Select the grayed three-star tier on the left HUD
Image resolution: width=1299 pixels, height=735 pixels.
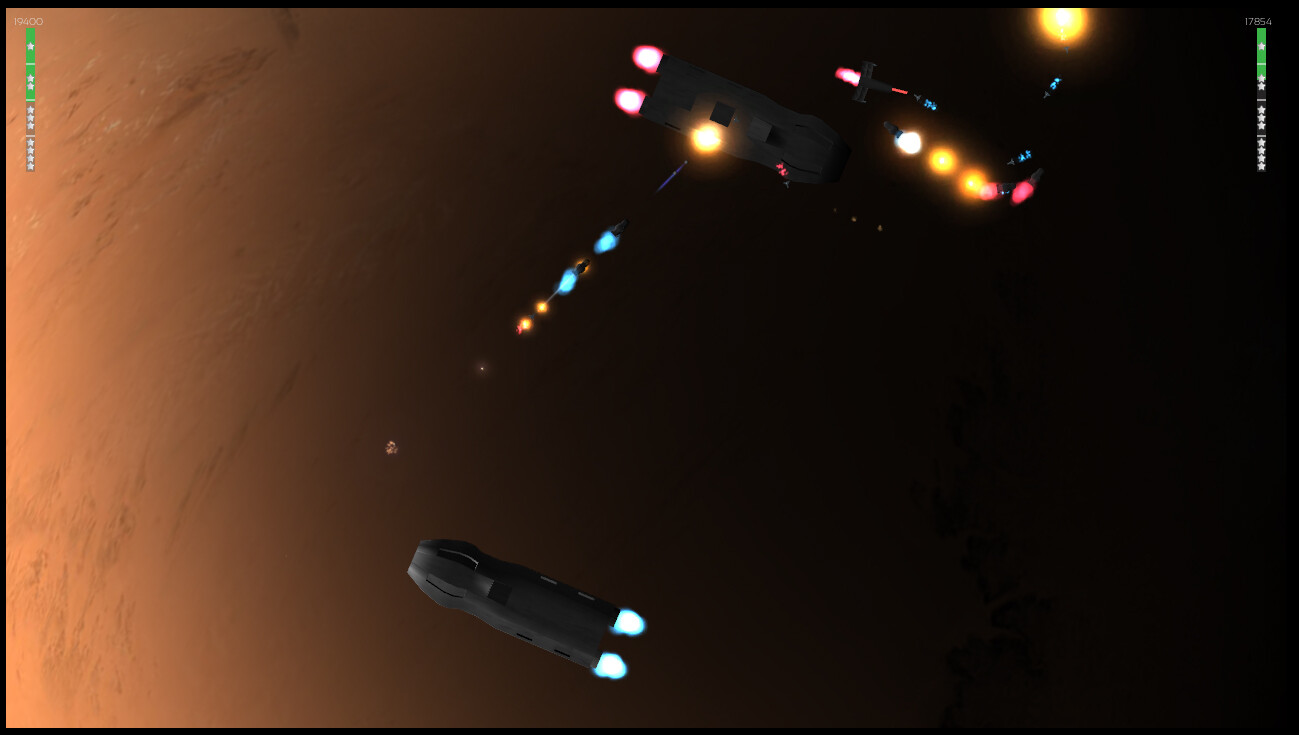[x=30, y=117]
